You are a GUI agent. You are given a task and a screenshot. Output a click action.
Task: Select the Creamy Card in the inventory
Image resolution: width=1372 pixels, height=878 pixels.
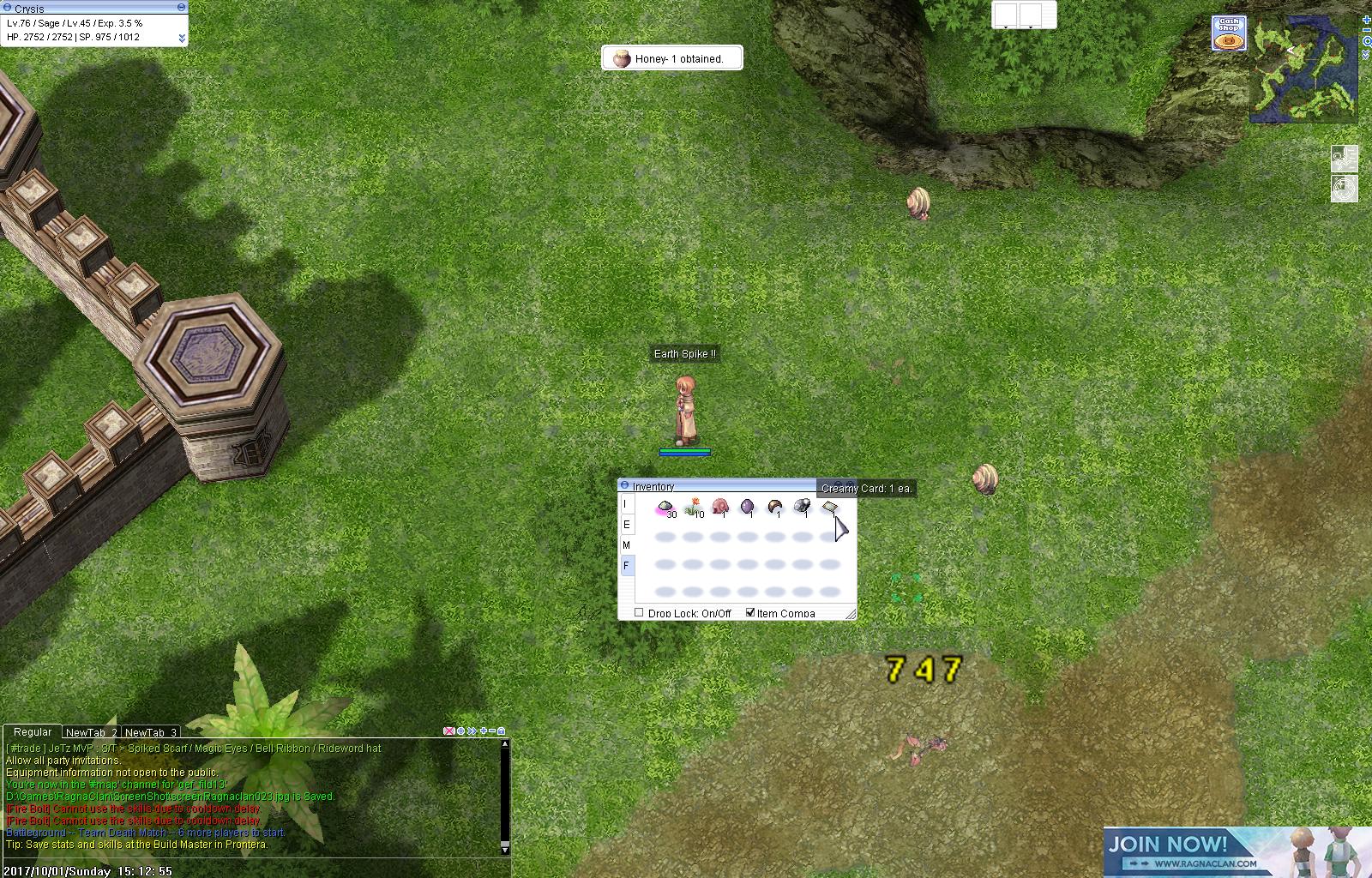pyautogui.click(x=830, y=507)
